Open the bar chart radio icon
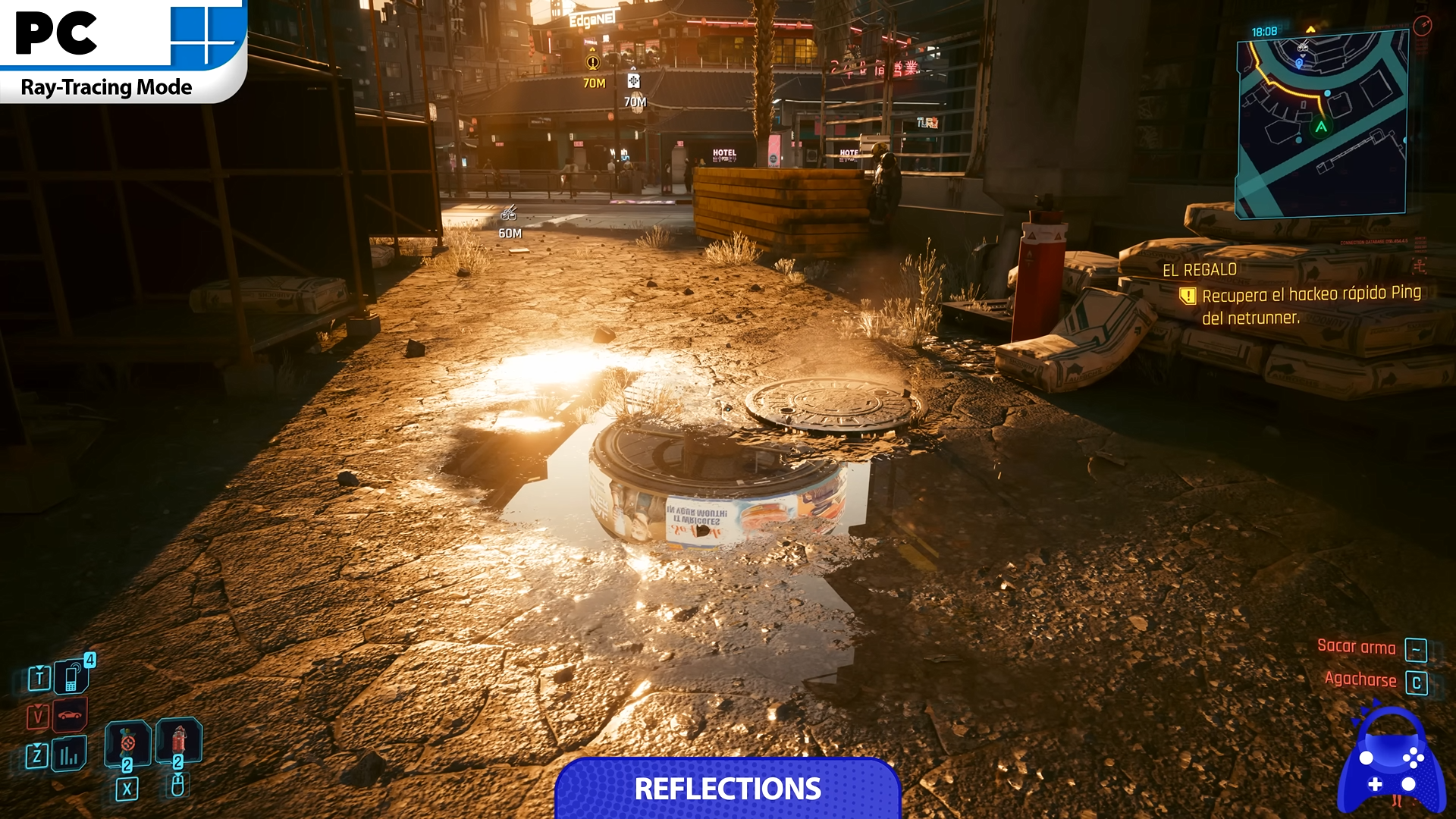The image size is (1456, 819). pyautogui.click(x=69, y=755)
